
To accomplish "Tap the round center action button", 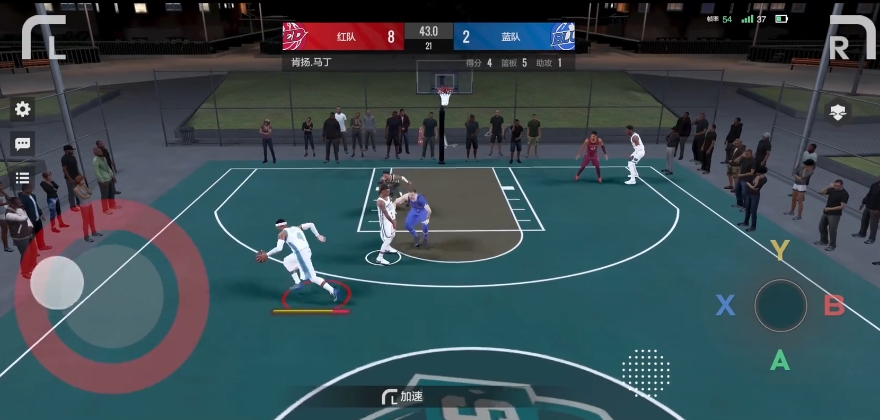I will (x=780, y=305).
